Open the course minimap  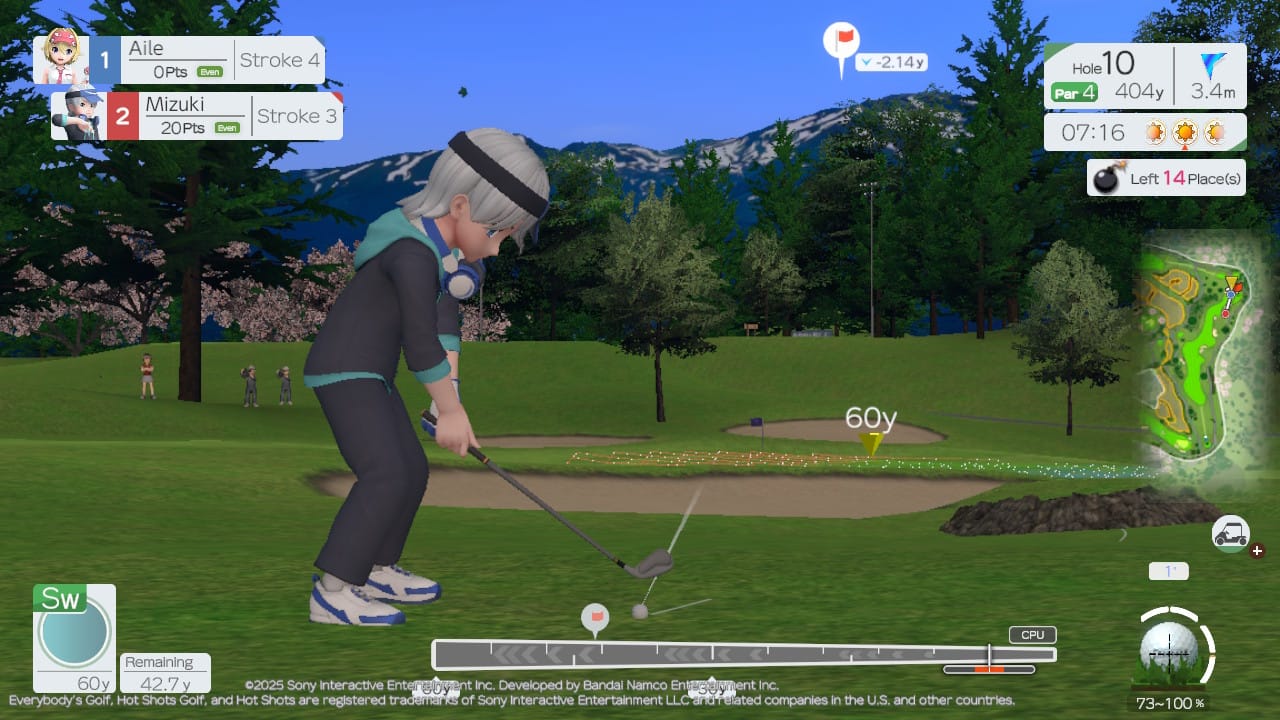1192,362
